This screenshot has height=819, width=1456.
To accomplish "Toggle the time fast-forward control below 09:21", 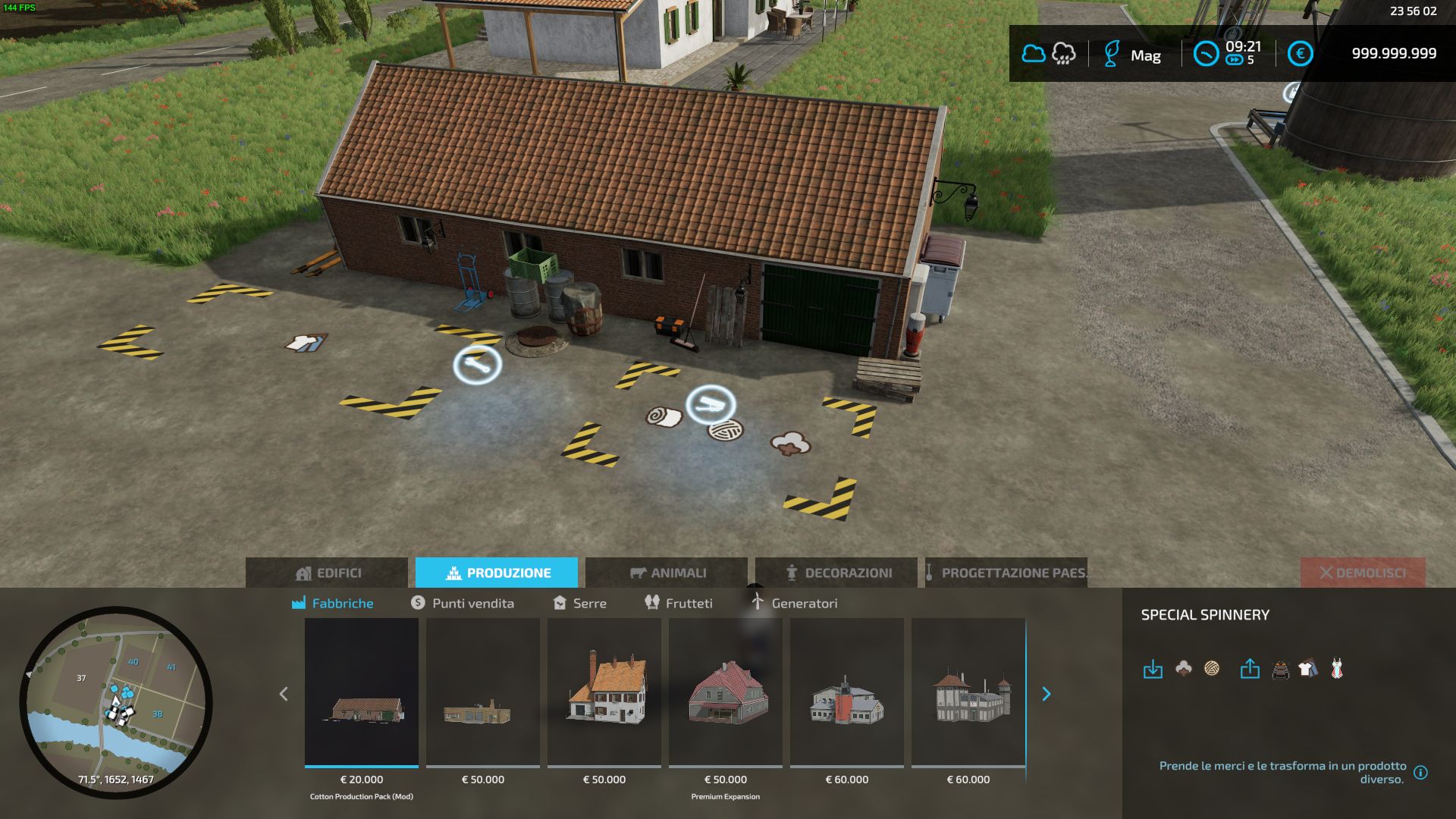I will 1235,59.
